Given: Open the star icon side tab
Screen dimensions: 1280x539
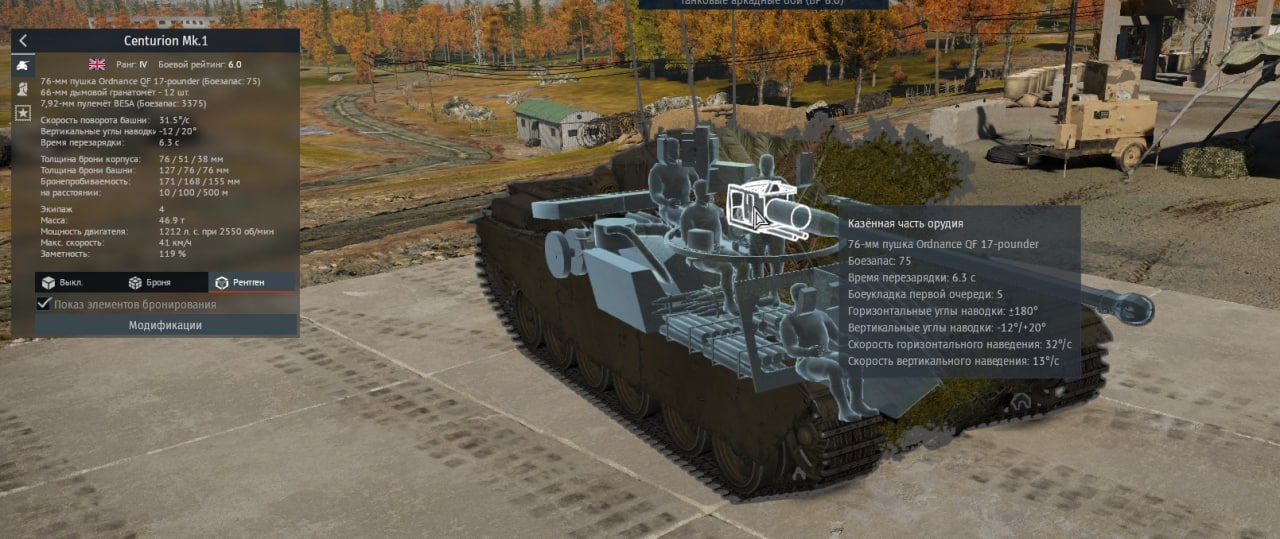Looking at the screenshot, I should pyautogui.click(x=21, y=113).
